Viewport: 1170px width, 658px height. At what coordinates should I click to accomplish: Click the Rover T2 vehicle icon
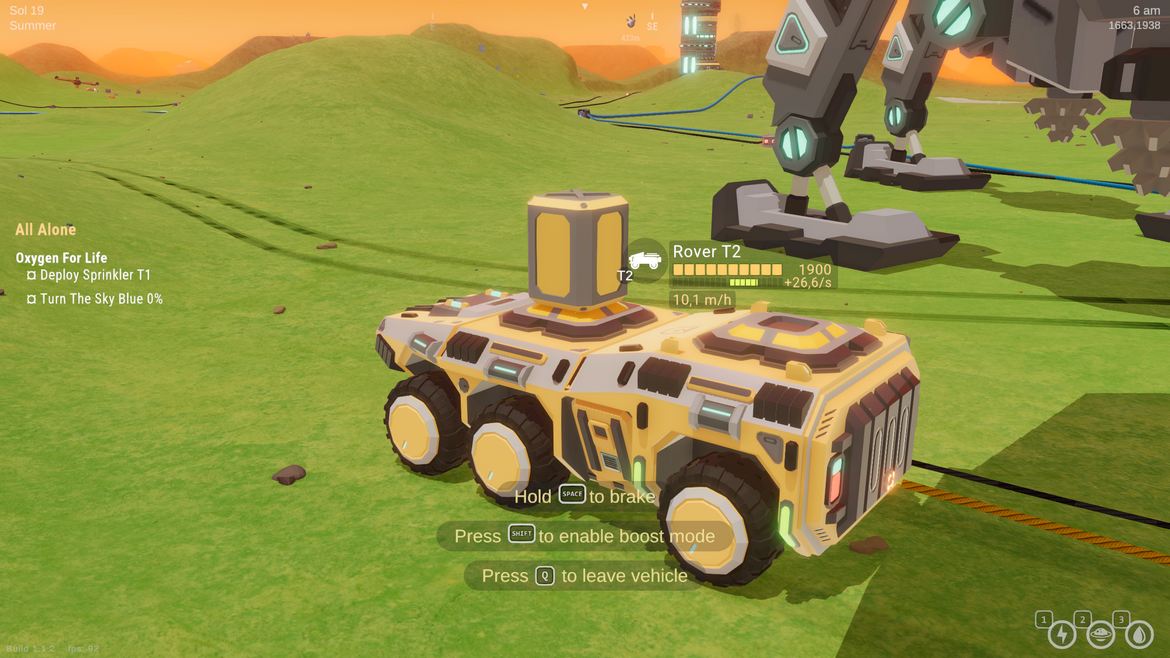click(x=646, y=261)
